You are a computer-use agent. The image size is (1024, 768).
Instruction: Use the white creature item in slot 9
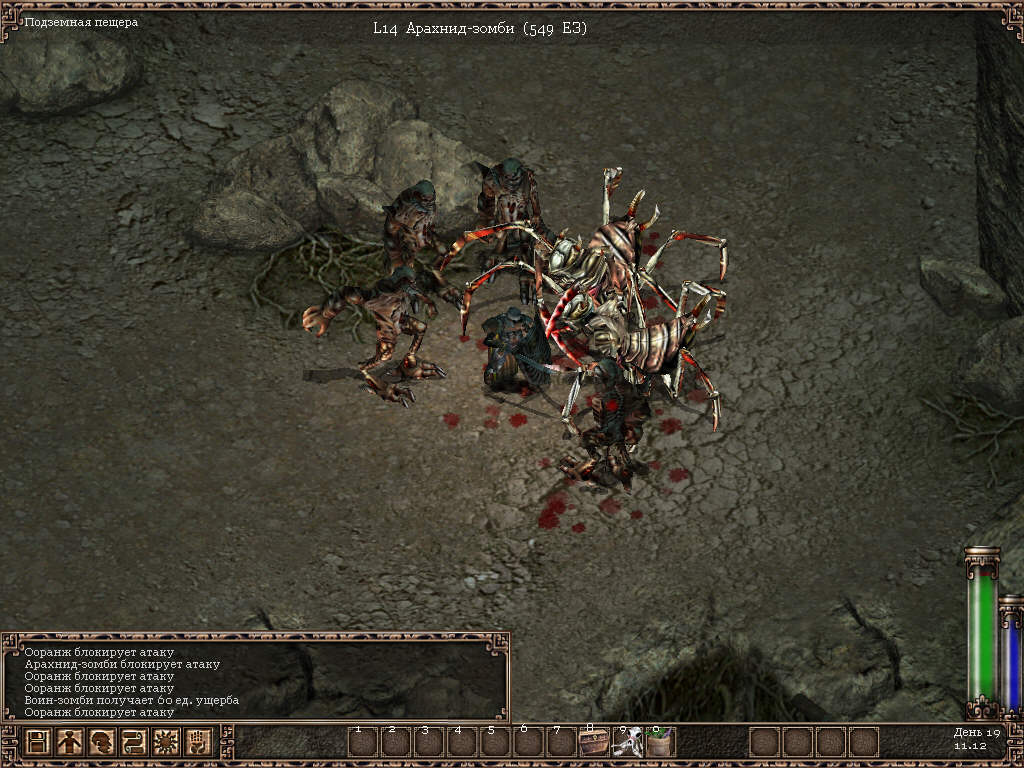tap(627, 742)
